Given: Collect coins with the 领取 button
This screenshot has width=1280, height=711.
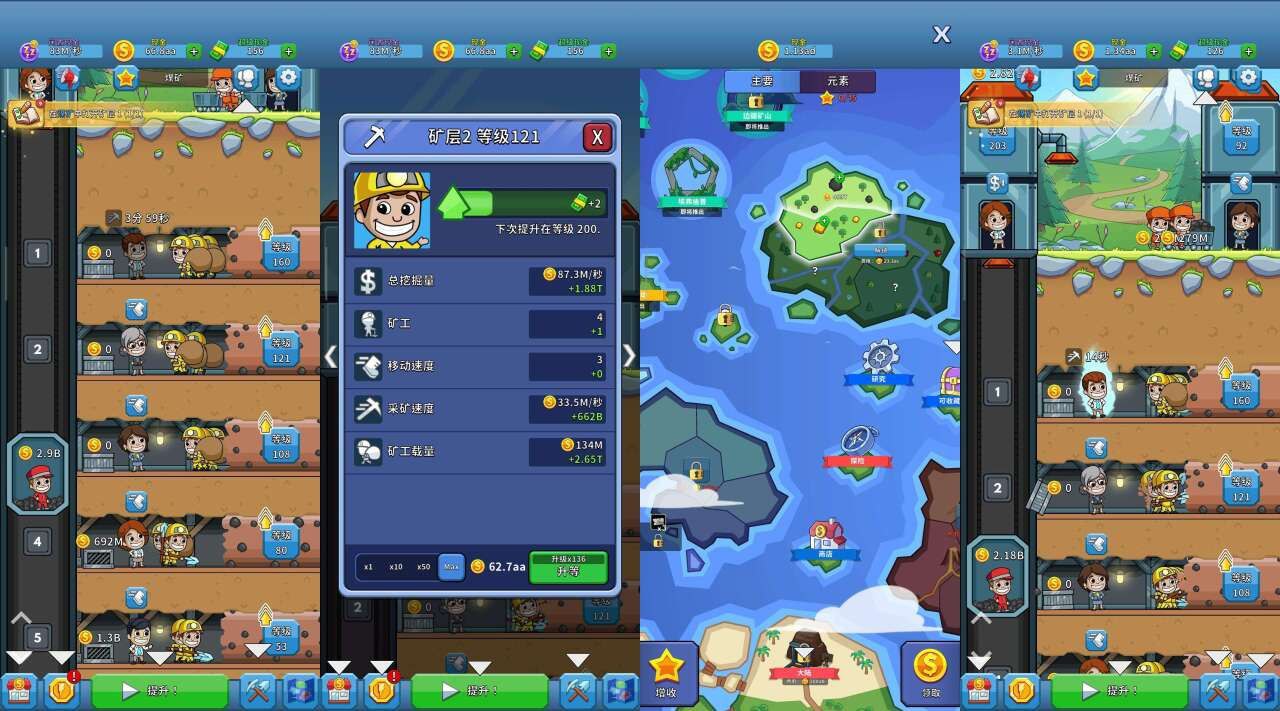Looking at the screenshot, I should (x=930, y=673).
